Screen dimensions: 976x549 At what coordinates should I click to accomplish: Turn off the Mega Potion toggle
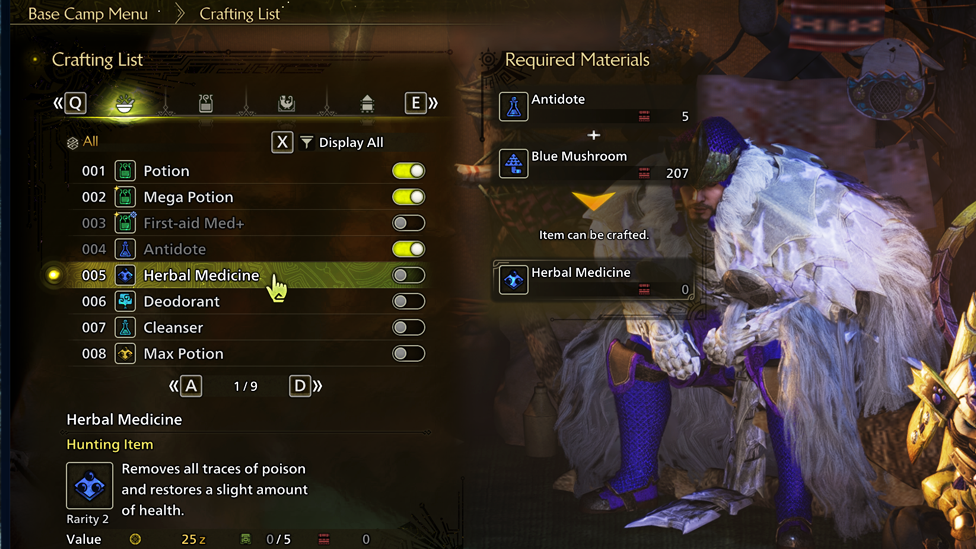click(408, 197)
